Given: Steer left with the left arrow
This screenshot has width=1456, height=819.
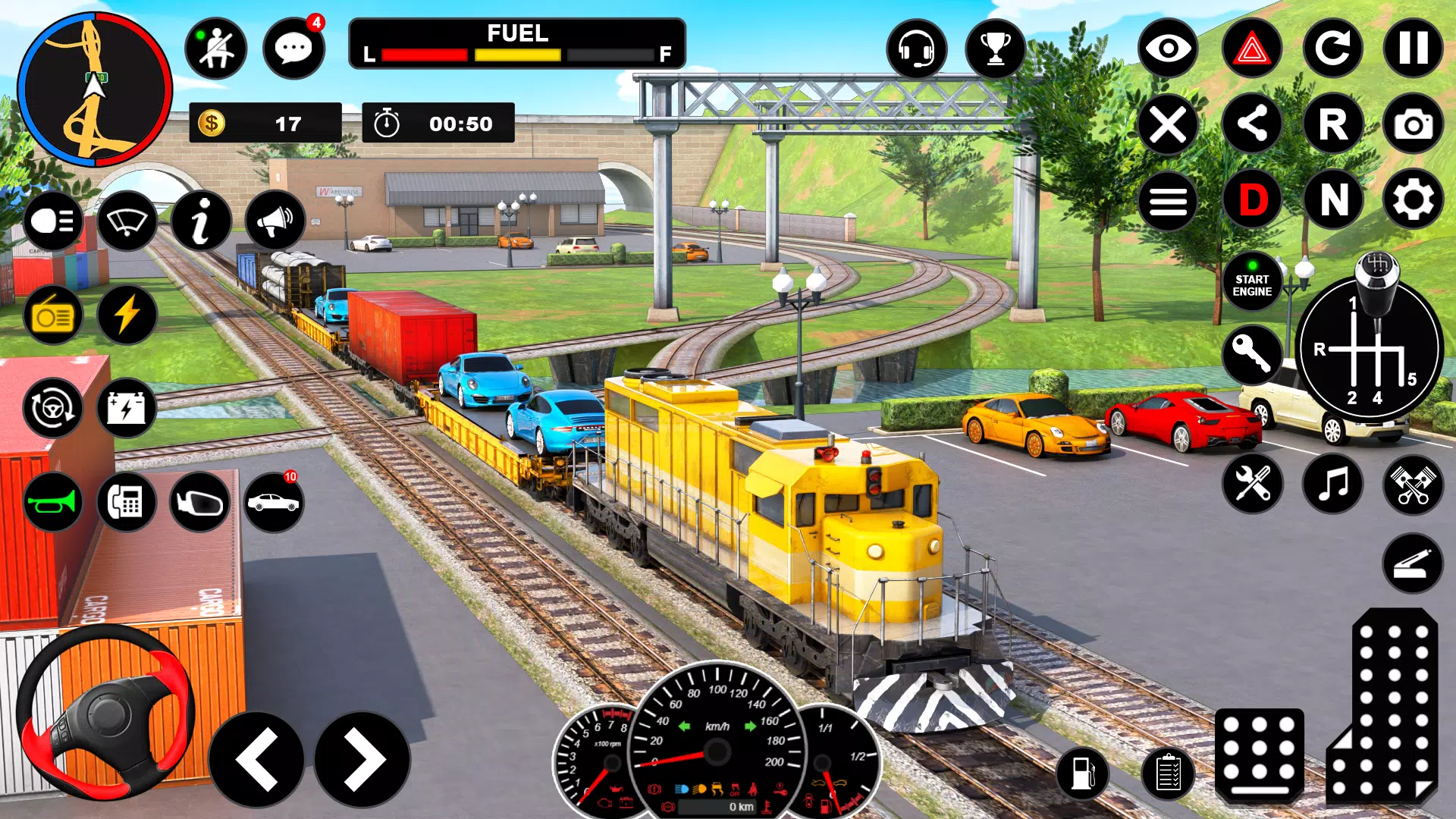Looking at the screenshot, I should pos(256,760).
